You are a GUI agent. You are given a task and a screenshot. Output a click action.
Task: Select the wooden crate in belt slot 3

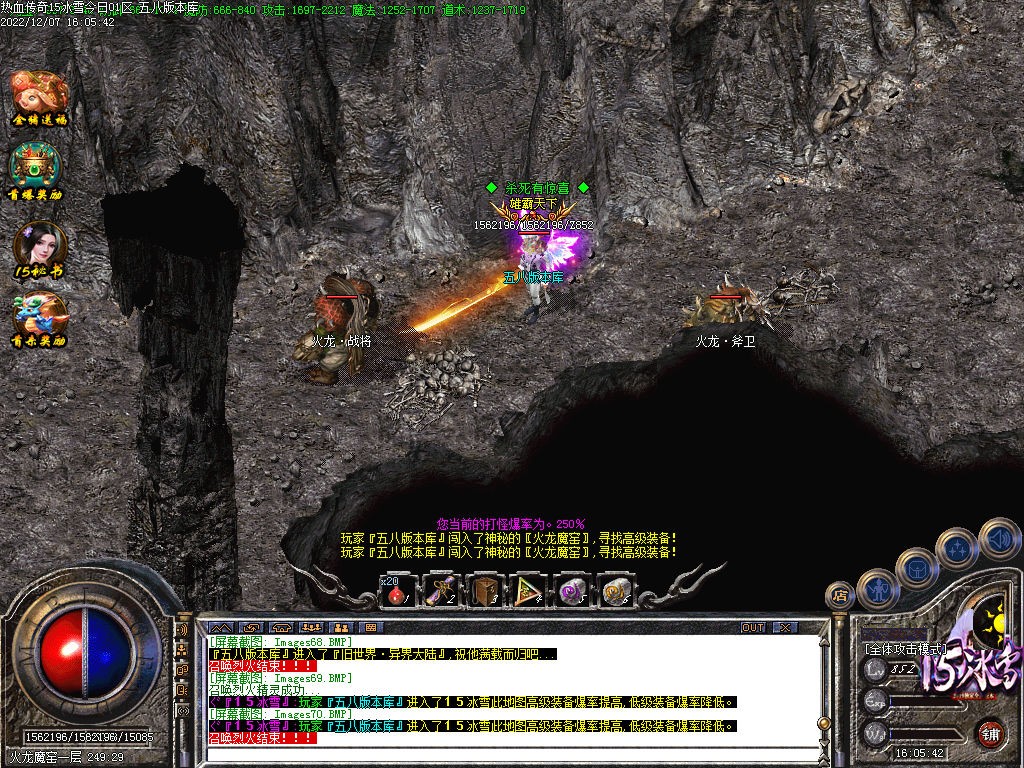click(486, 591)
